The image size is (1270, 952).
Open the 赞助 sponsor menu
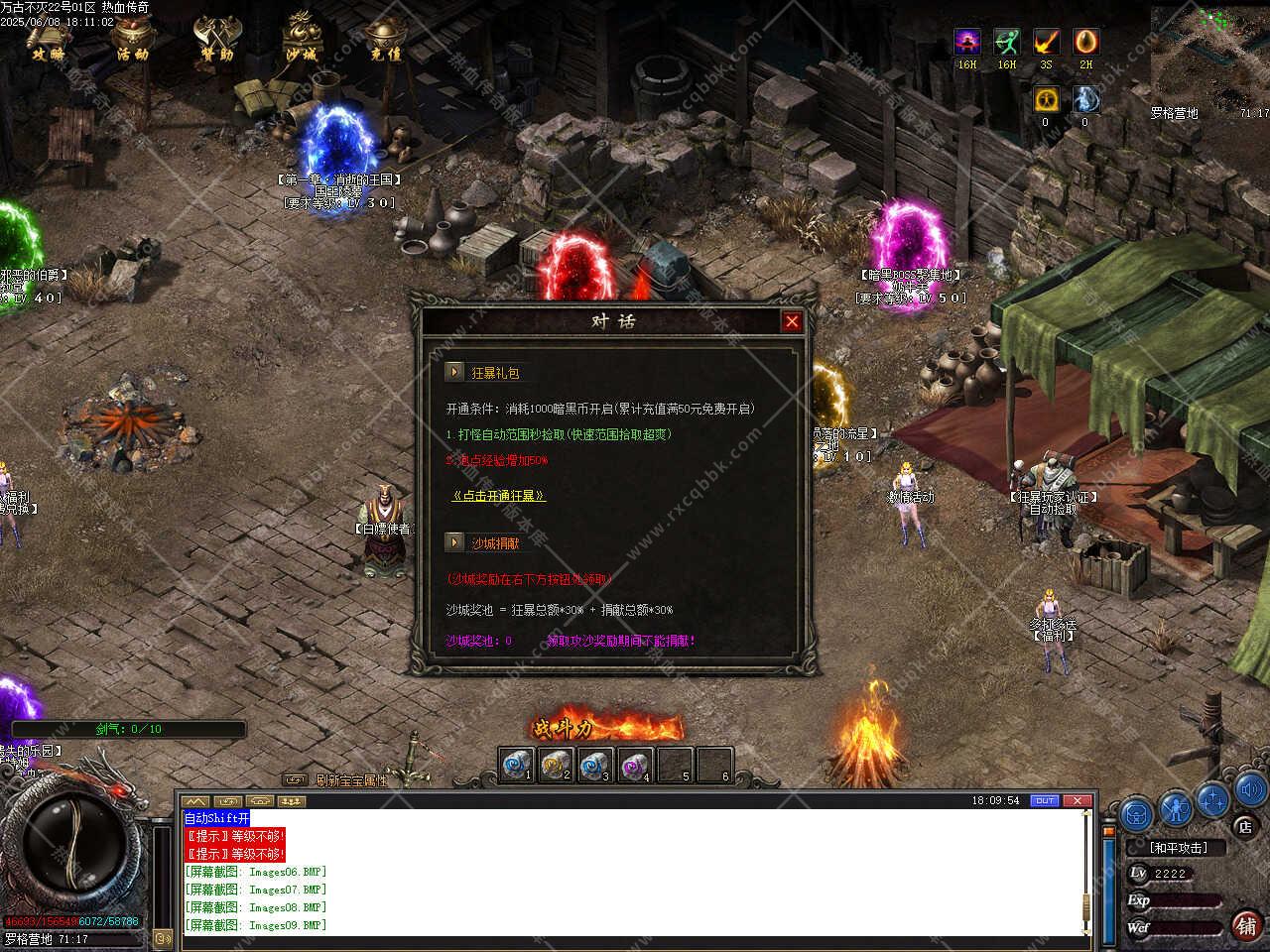click(x=215, y=40)
